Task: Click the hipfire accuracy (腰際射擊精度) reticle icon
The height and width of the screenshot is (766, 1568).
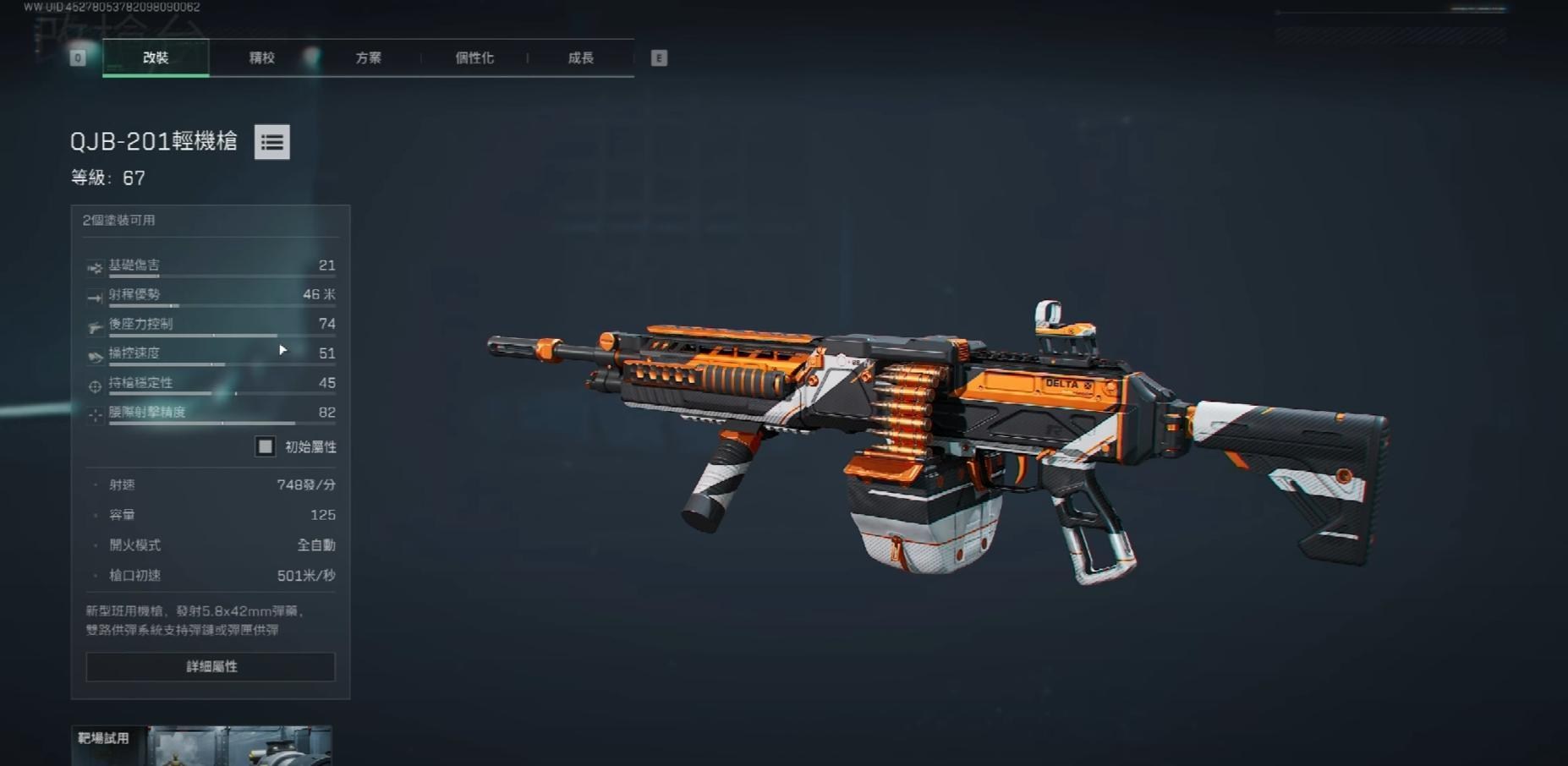Action: click(x=94, y=413)
